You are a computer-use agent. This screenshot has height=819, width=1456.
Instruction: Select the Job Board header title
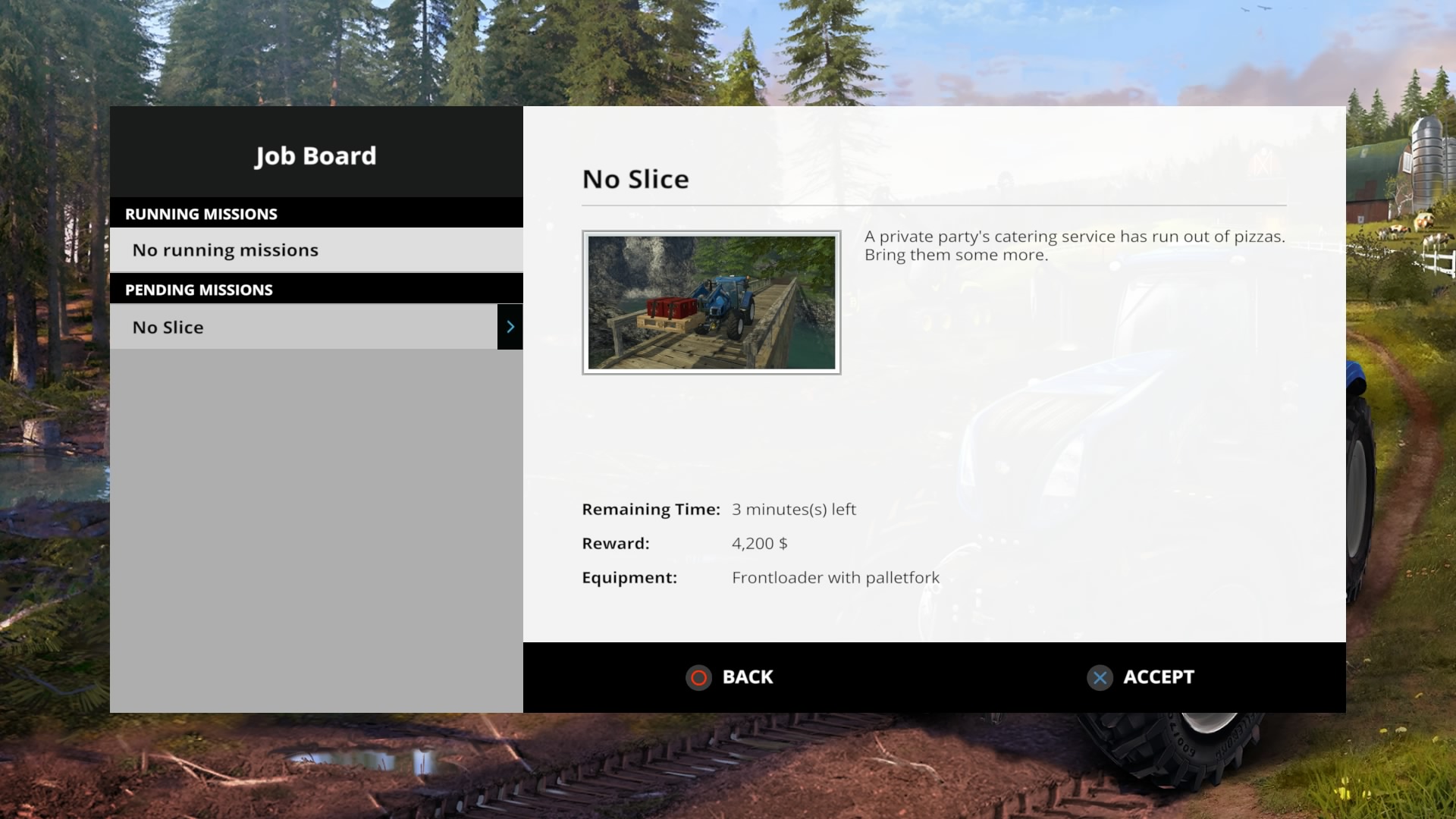tap(315, 155)
